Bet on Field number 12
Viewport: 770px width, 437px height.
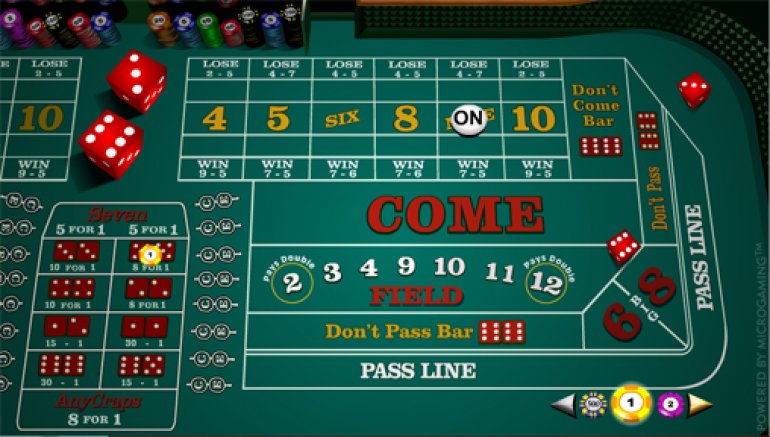click(x=547, y=282)
